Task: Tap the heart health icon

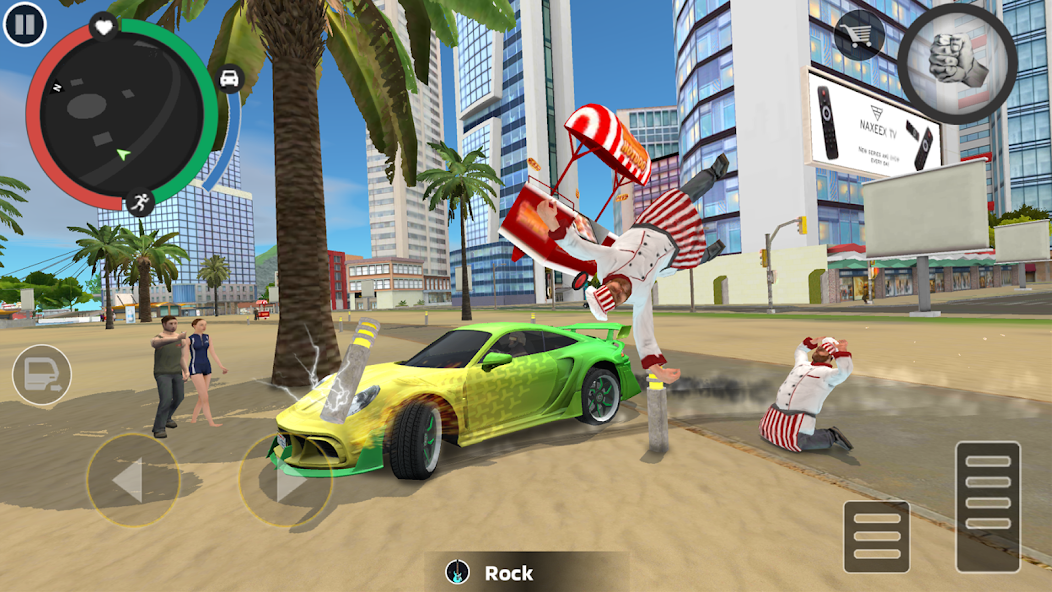Action: click(104, 26)
